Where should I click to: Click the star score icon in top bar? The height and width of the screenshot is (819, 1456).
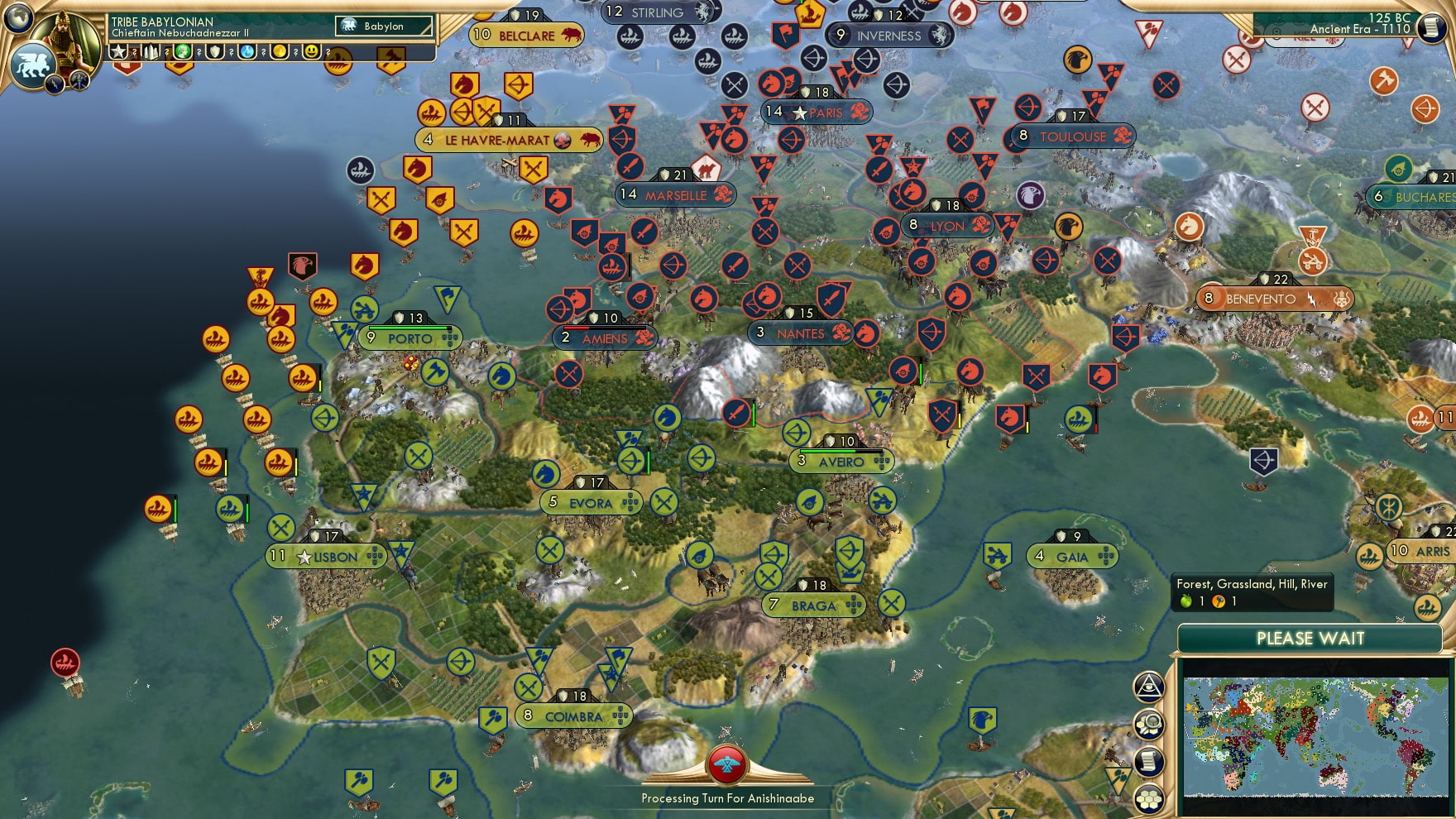tap(117, 53)
